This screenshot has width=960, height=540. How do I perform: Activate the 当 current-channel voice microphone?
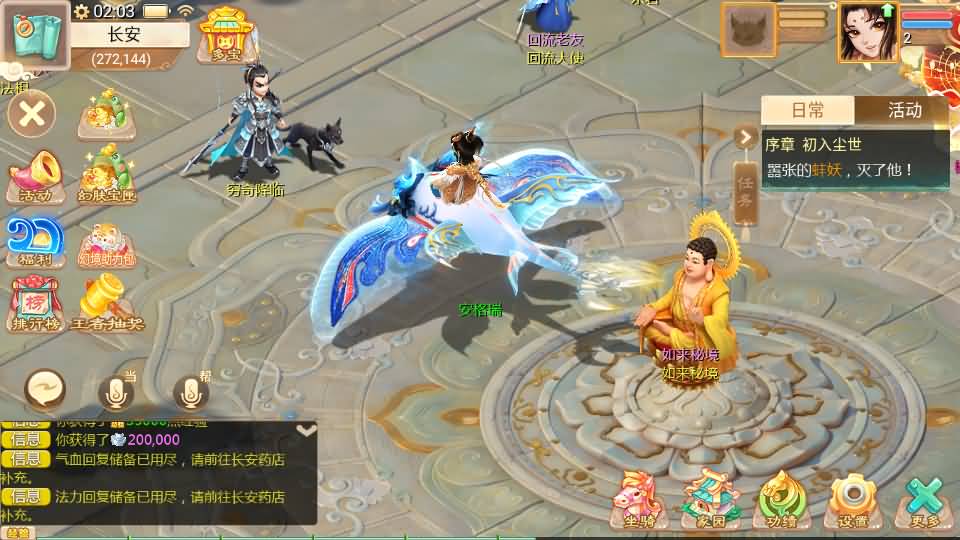pyautogui.click(x=116, y=394)
